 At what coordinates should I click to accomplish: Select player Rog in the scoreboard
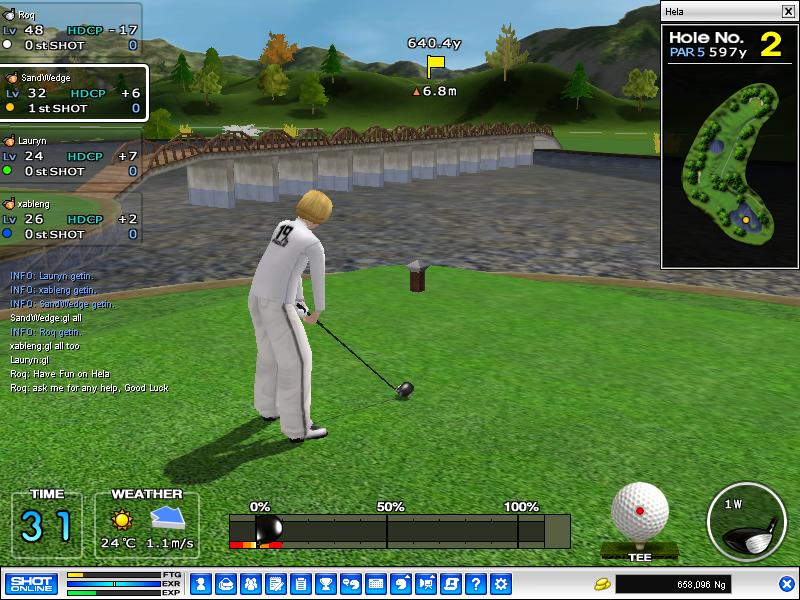[70, 30]
